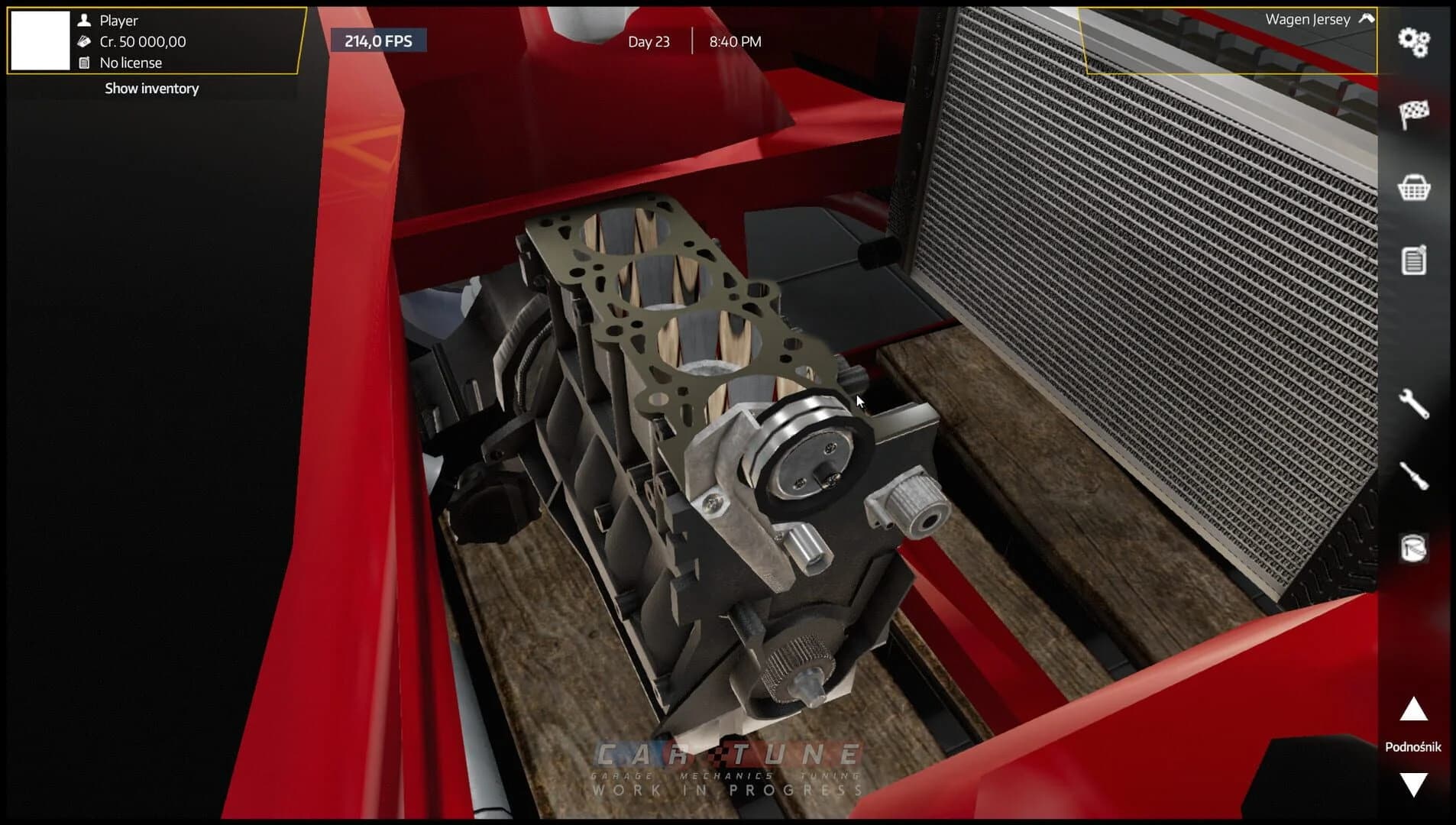Click the Wagen Jersey title
Viewport: 1456px width, 825px height.
[x=1308, y=19]
